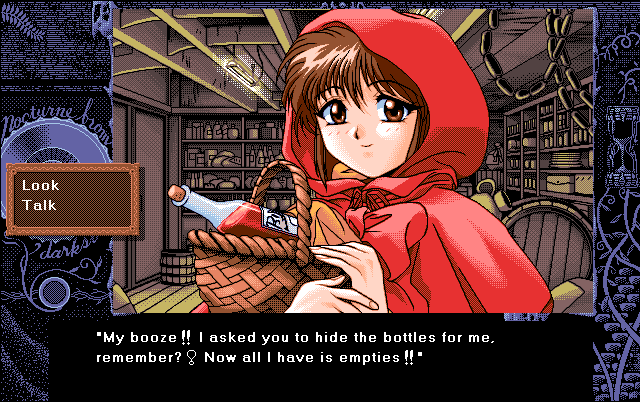The image size is (640, 402).
Task: Select the Look command
Action: point(41,185)
